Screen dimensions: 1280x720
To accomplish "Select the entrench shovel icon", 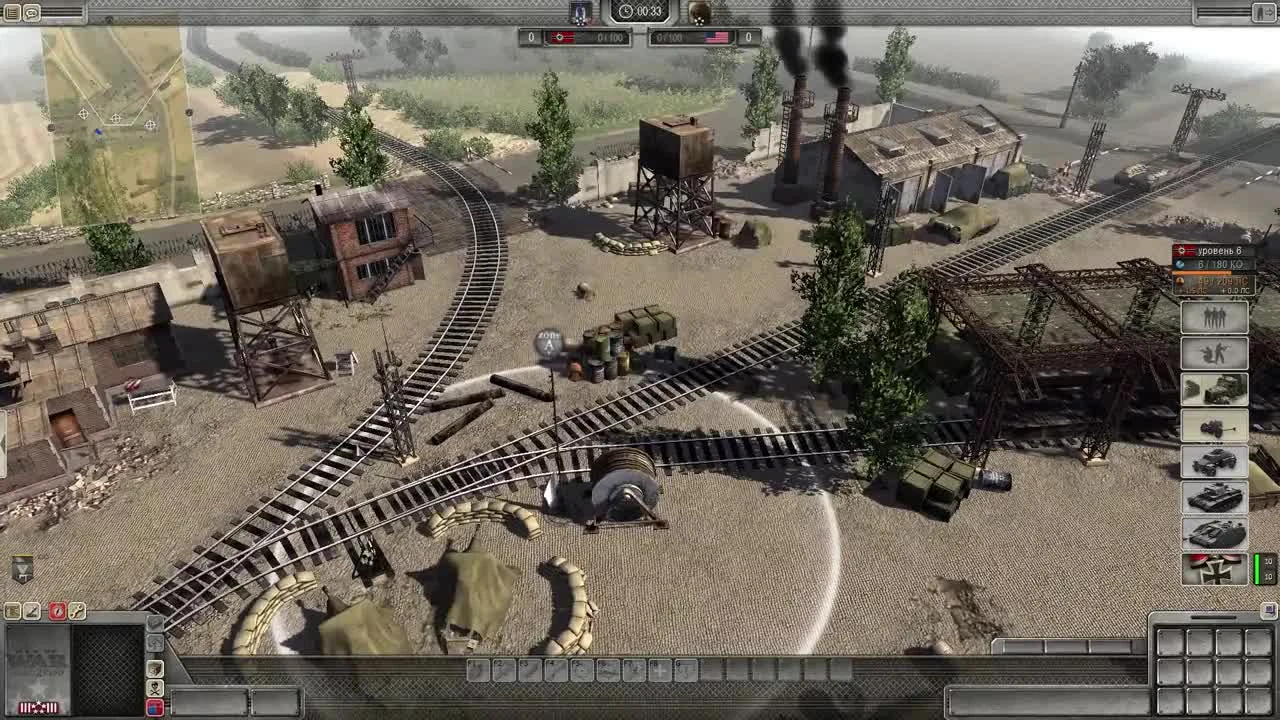I will pos(32,611).
